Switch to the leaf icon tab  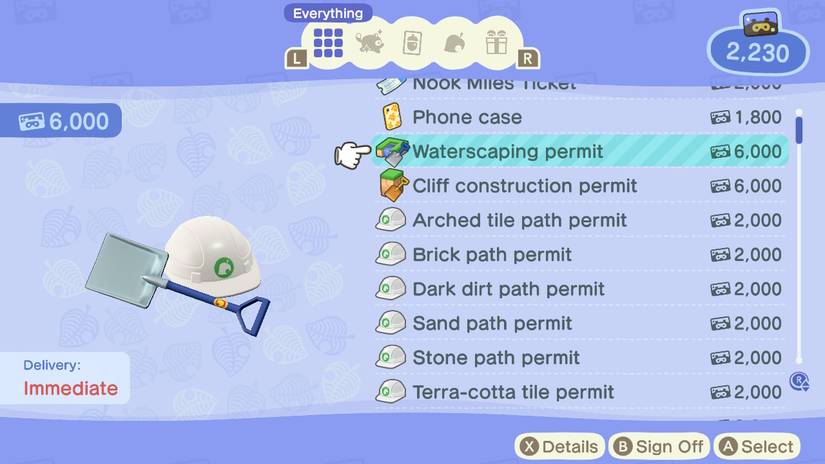pos(454,43)
